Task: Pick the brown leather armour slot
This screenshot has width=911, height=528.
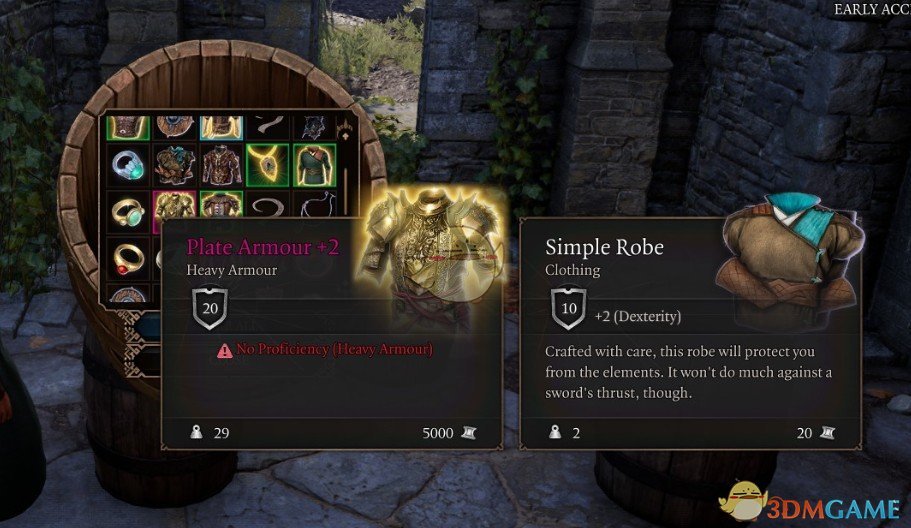Action: tap(221, 164)
